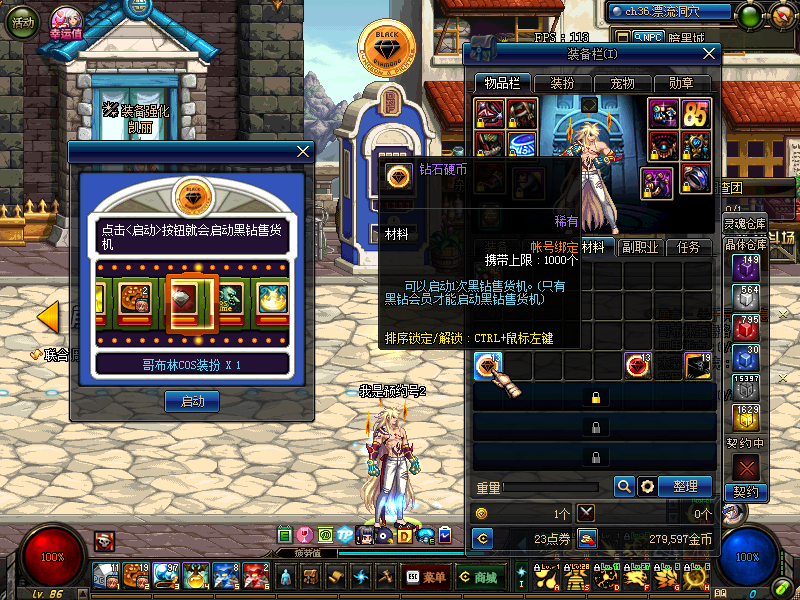800x600 pixels.
Task: Open the 商城 shop
Action: 477,576
